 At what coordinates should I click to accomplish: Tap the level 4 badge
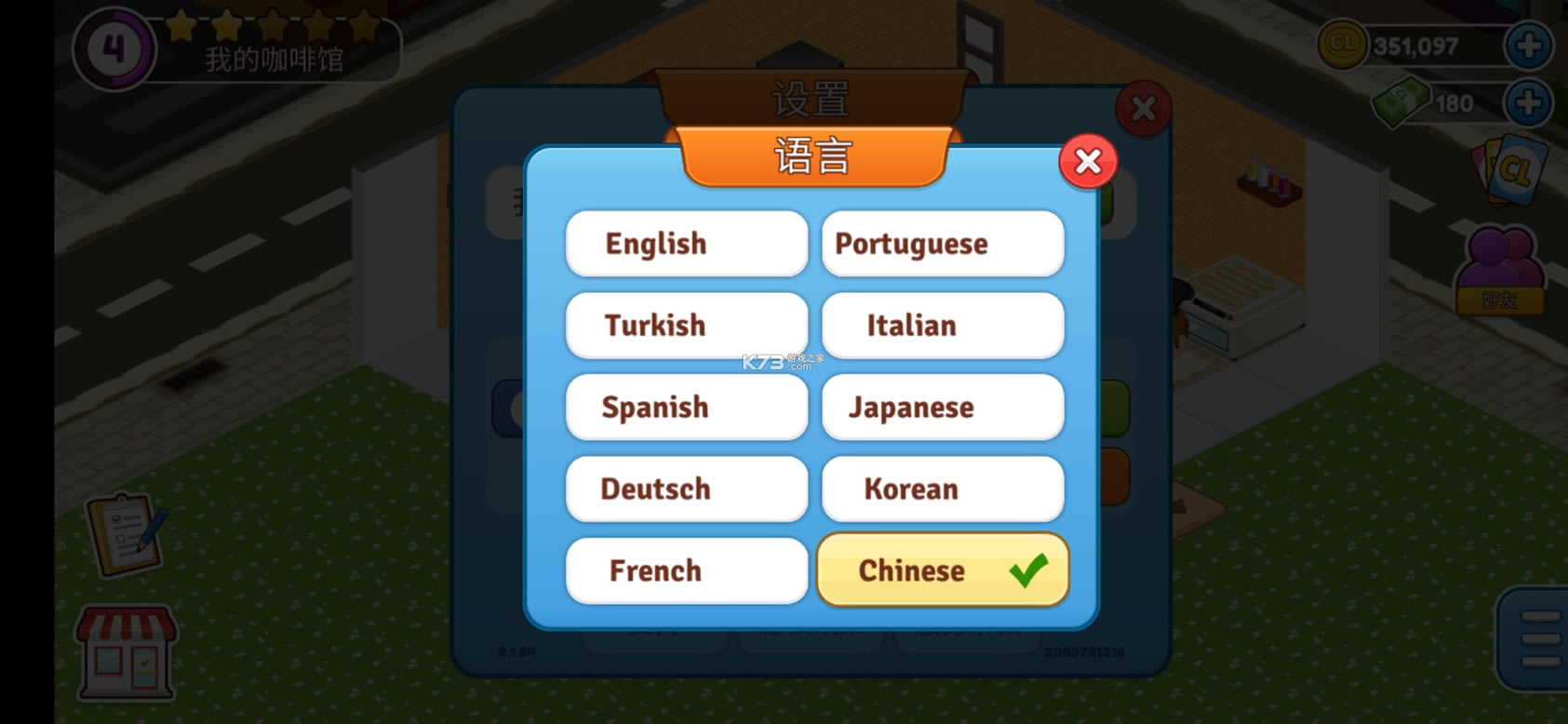click(114, 48)
